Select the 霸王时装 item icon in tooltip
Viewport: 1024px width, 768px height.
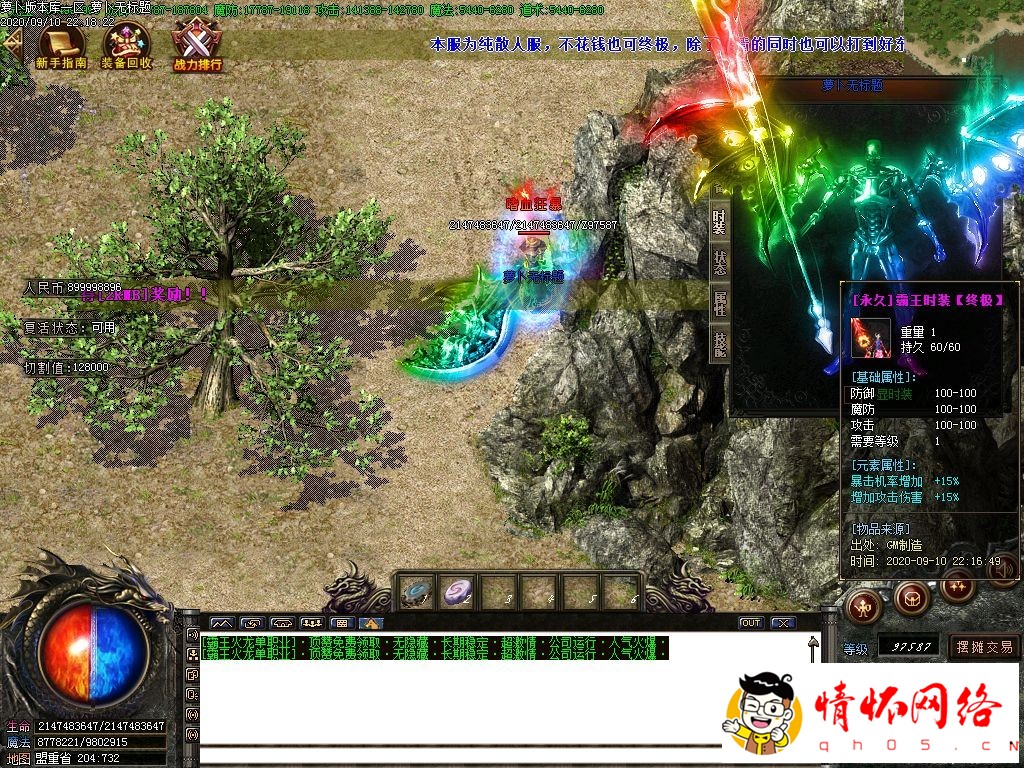(870, 337)
